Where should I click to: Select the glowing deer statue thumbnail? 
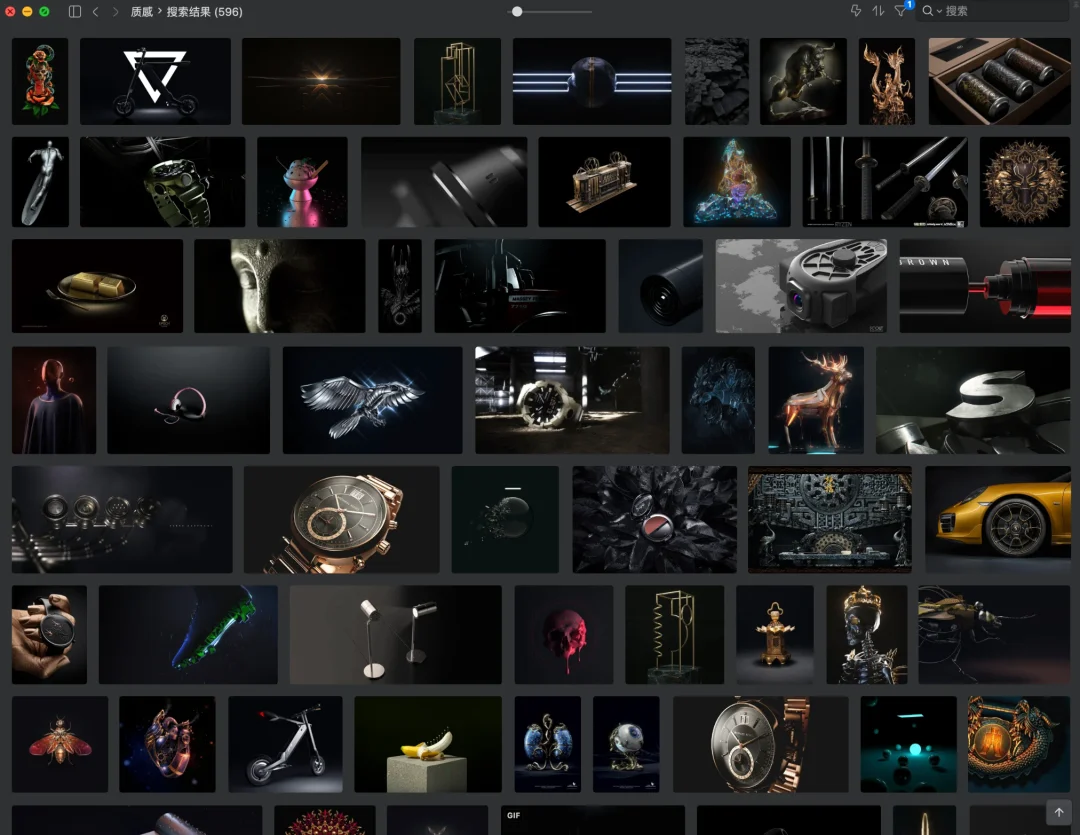tap(815, 400)
